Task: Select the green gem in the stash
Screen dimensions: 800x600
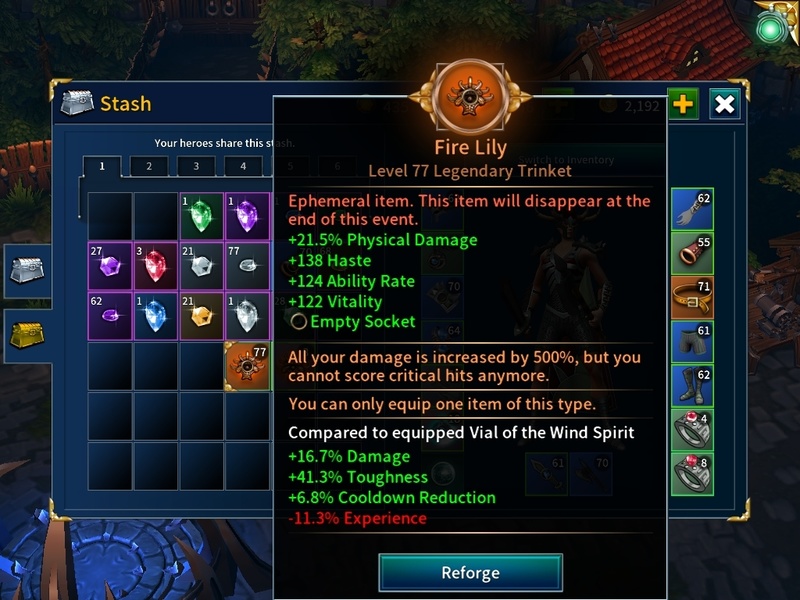Action: pos(202,216)
